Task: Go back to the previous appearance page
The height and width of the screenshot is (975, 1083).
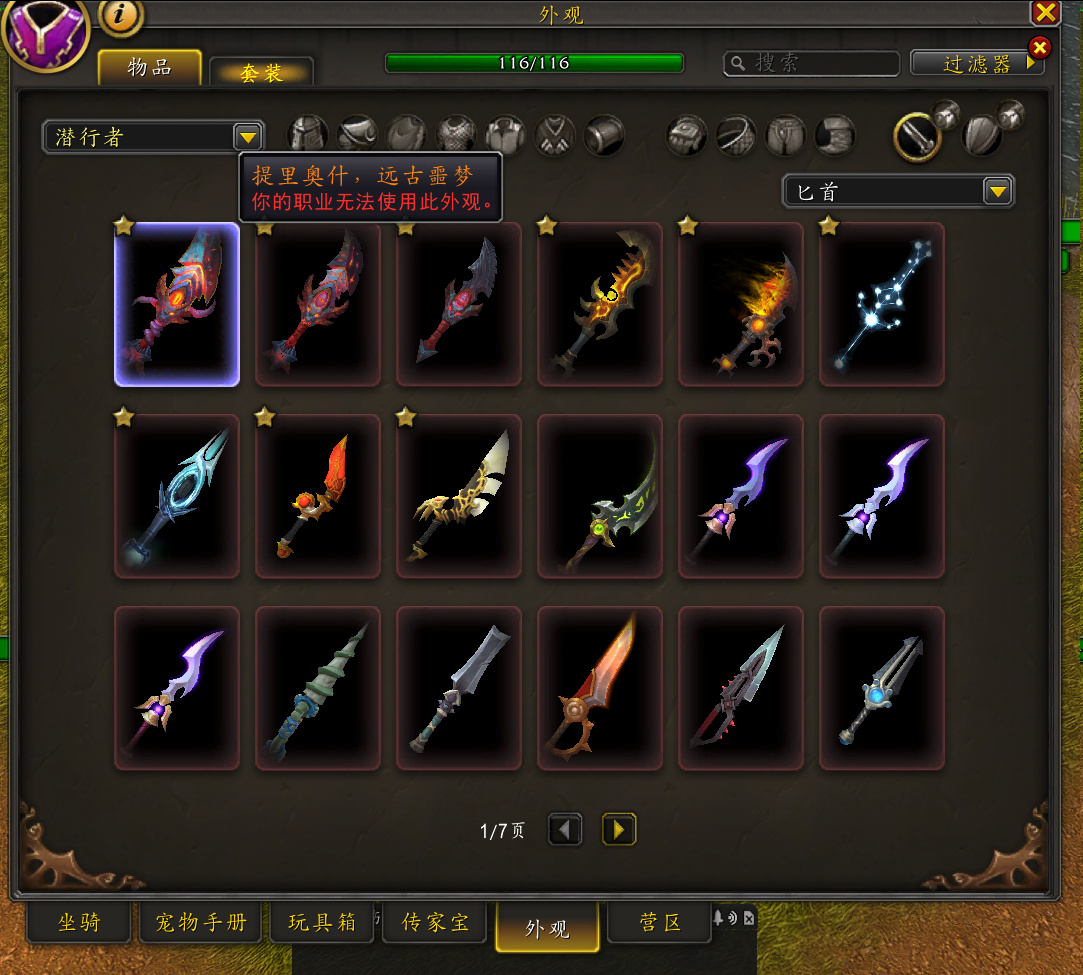Action: pyautogui.click(x=565, y=829)
